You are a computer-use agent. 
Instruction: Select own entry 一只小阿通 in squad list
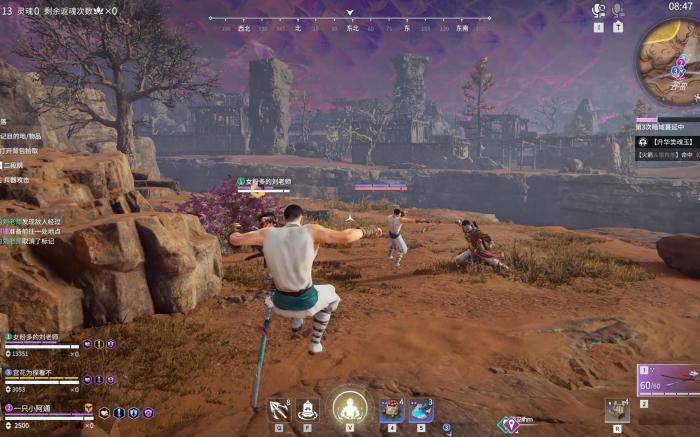40,408
